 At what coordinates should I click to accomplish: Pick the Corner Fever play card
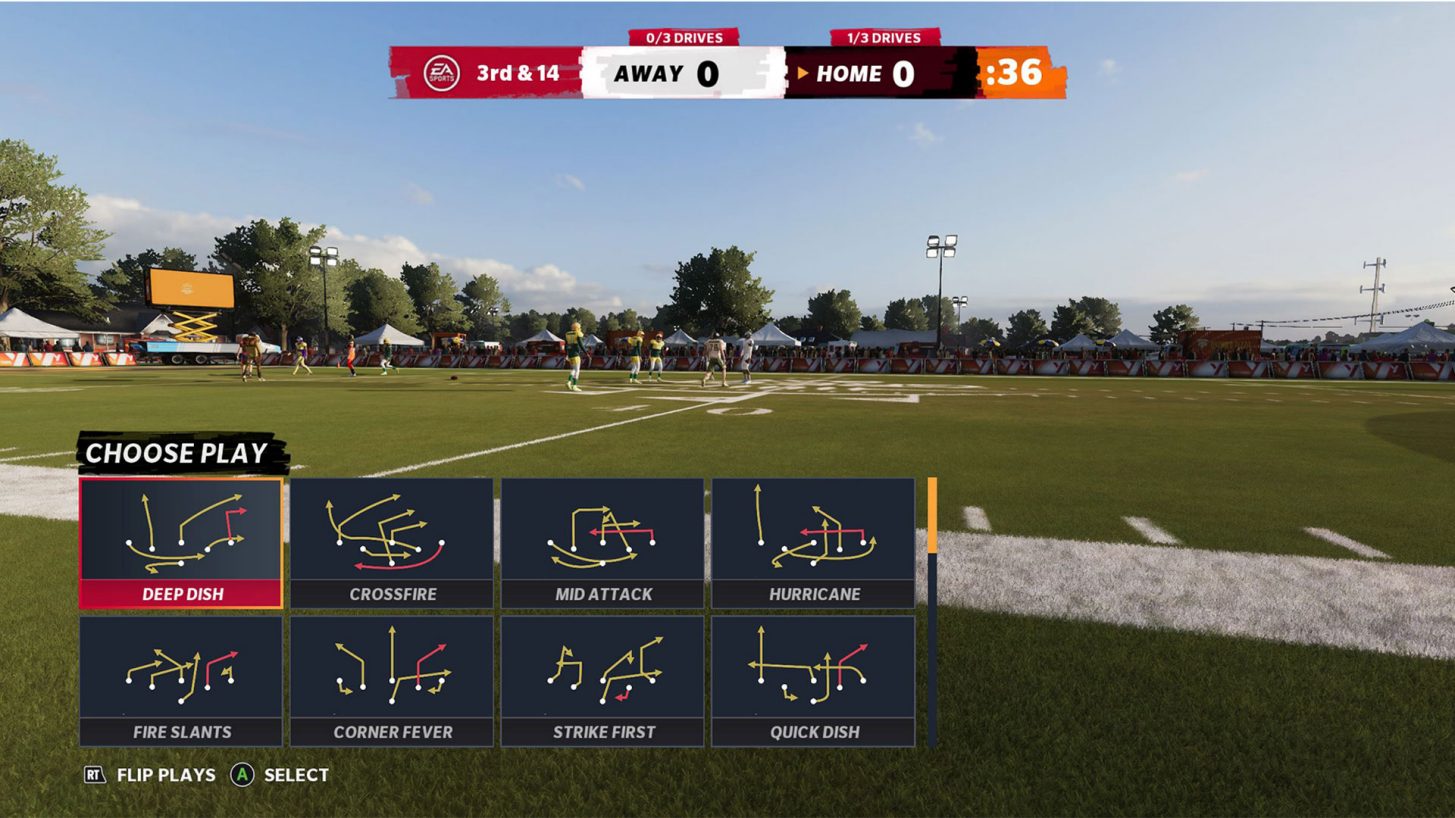point(392,681)
